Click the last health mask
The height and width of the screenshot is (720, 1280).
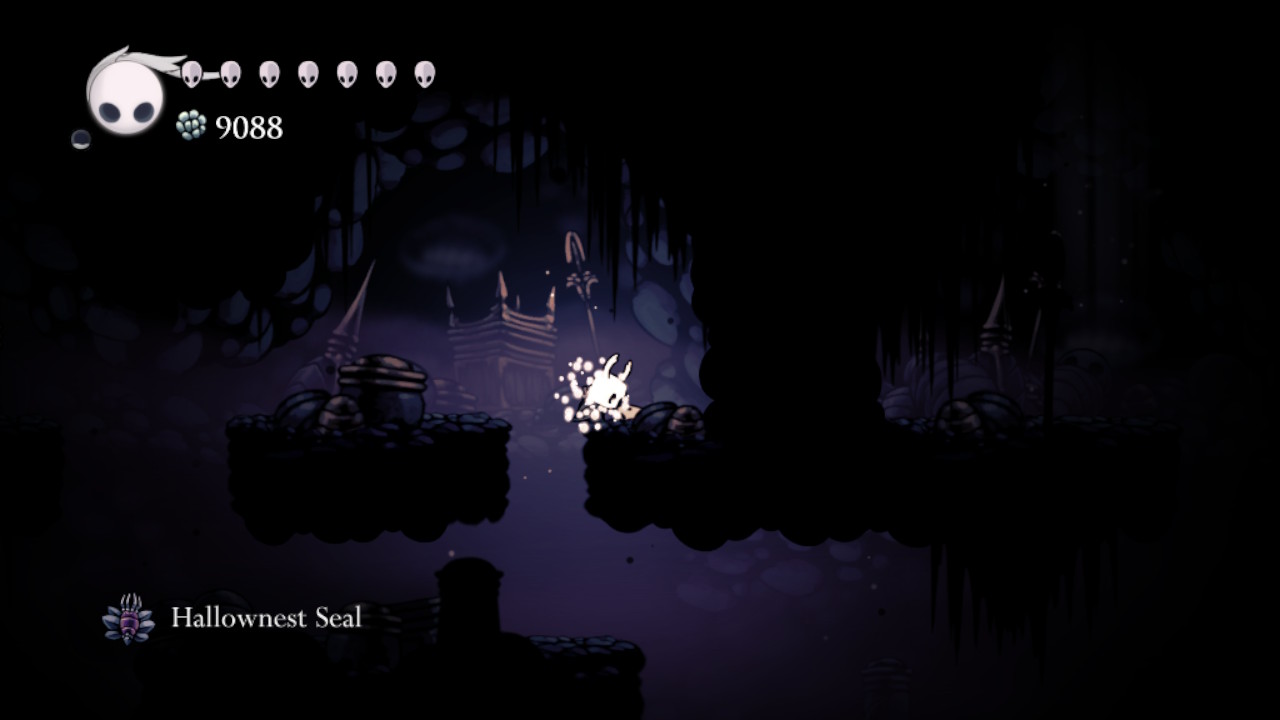click(x=425, y=72)
